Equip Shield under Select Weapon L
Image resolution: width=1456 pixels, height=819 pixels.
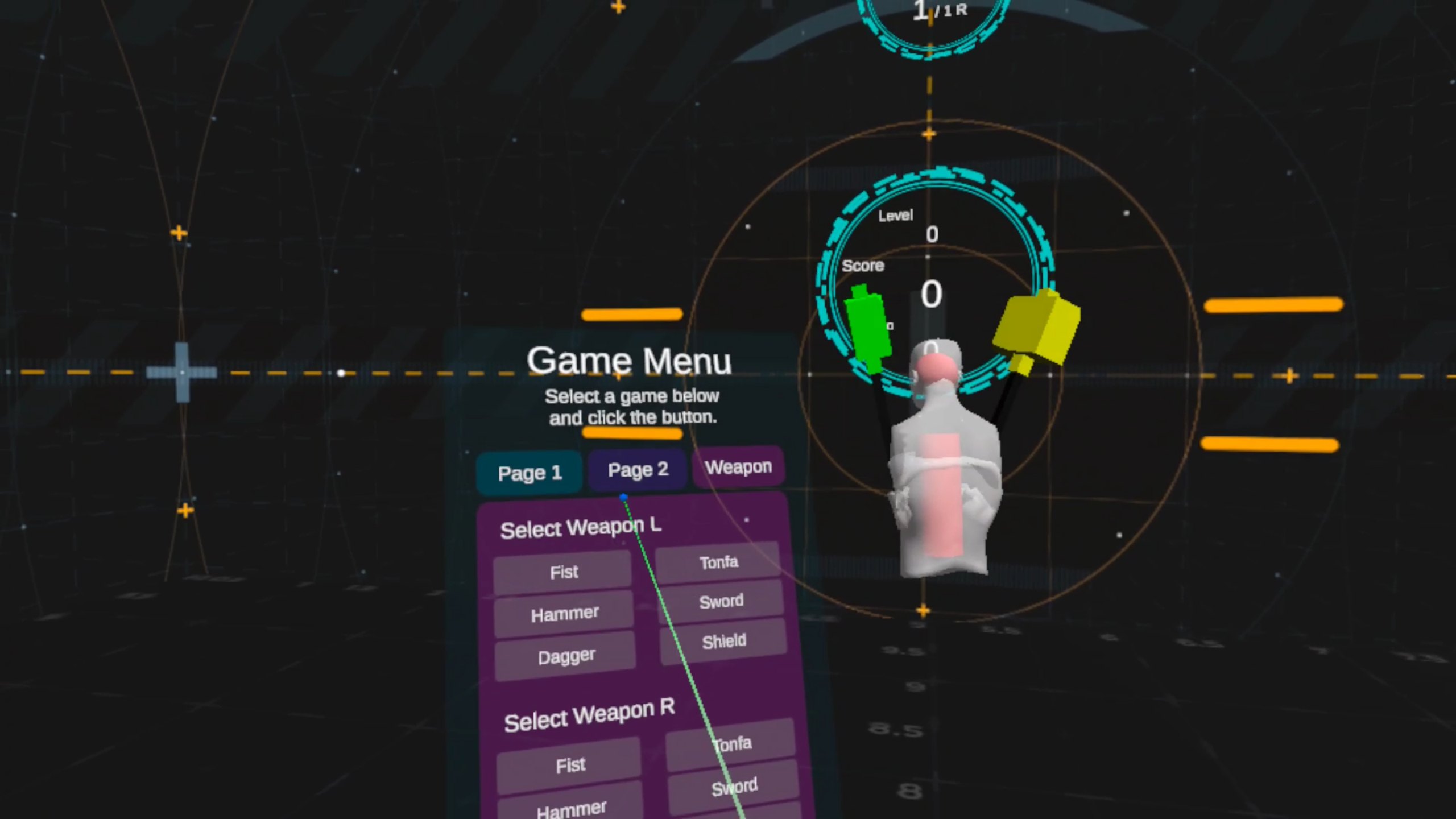(723, 642)
